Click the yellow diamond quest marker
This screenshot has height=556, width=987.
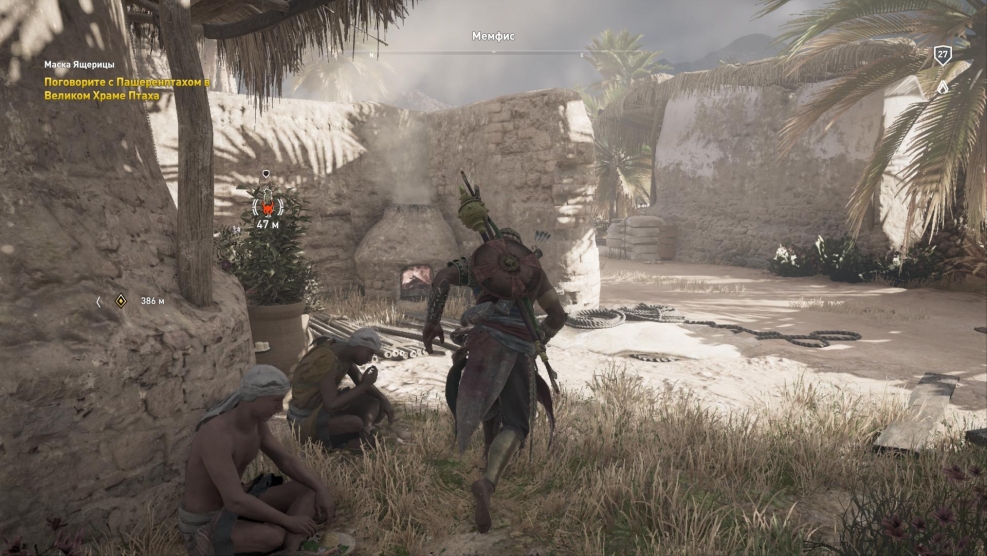(x=120, y=300)
